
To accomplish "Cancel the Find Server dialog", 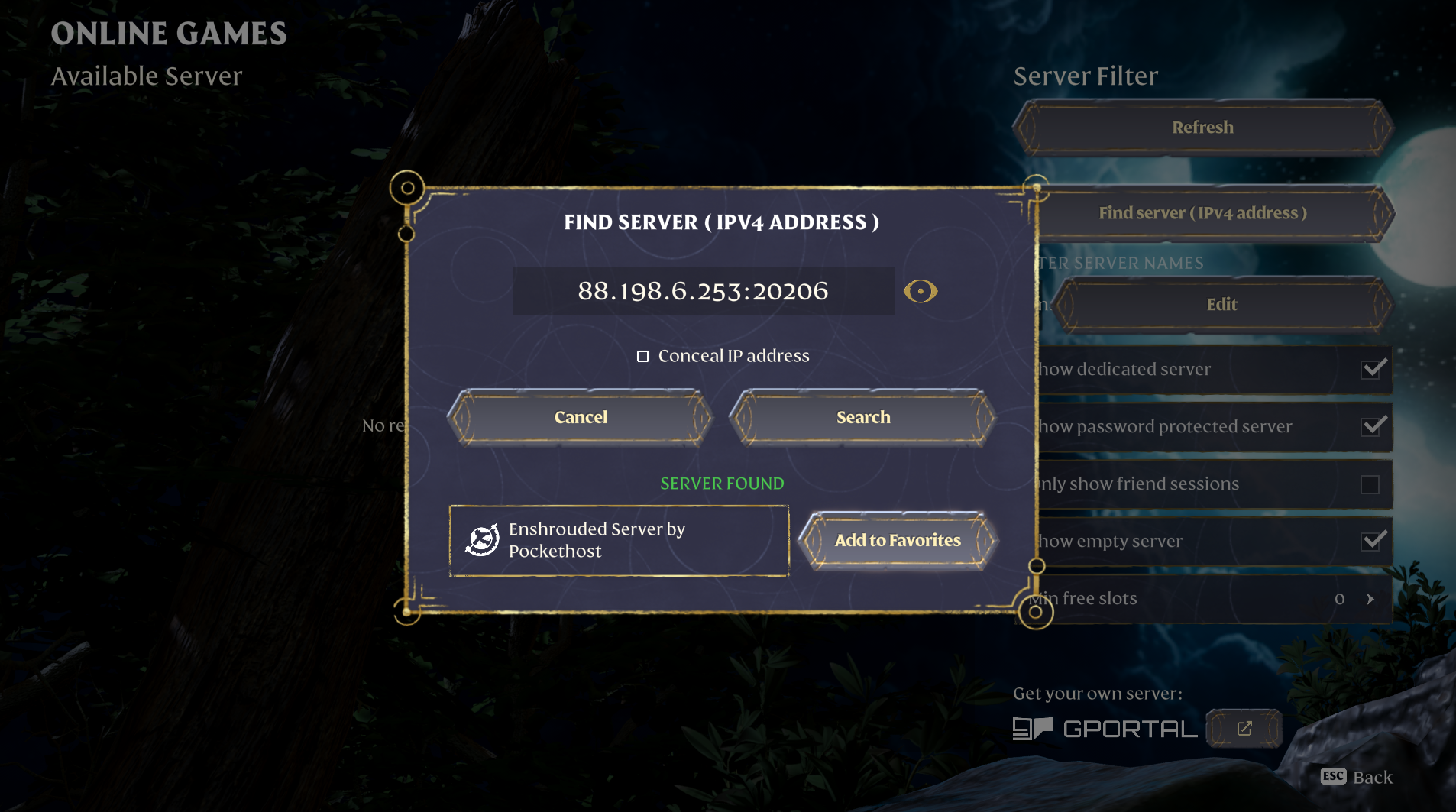I will click(581, 417).
